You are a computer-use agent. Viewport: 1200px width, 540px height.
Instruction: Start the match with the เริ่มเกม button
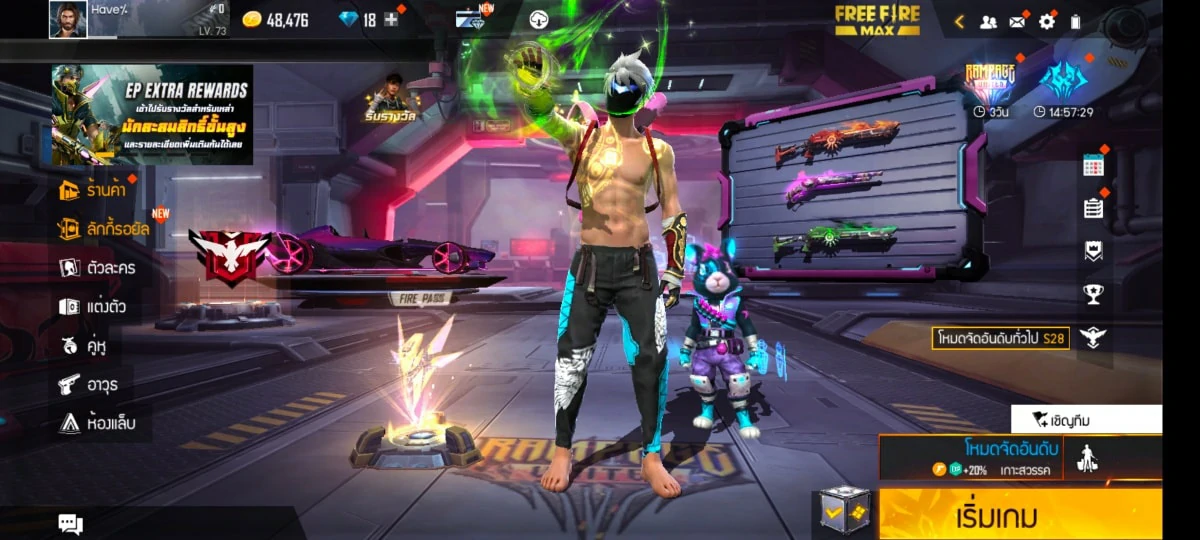coord(1020,515)
